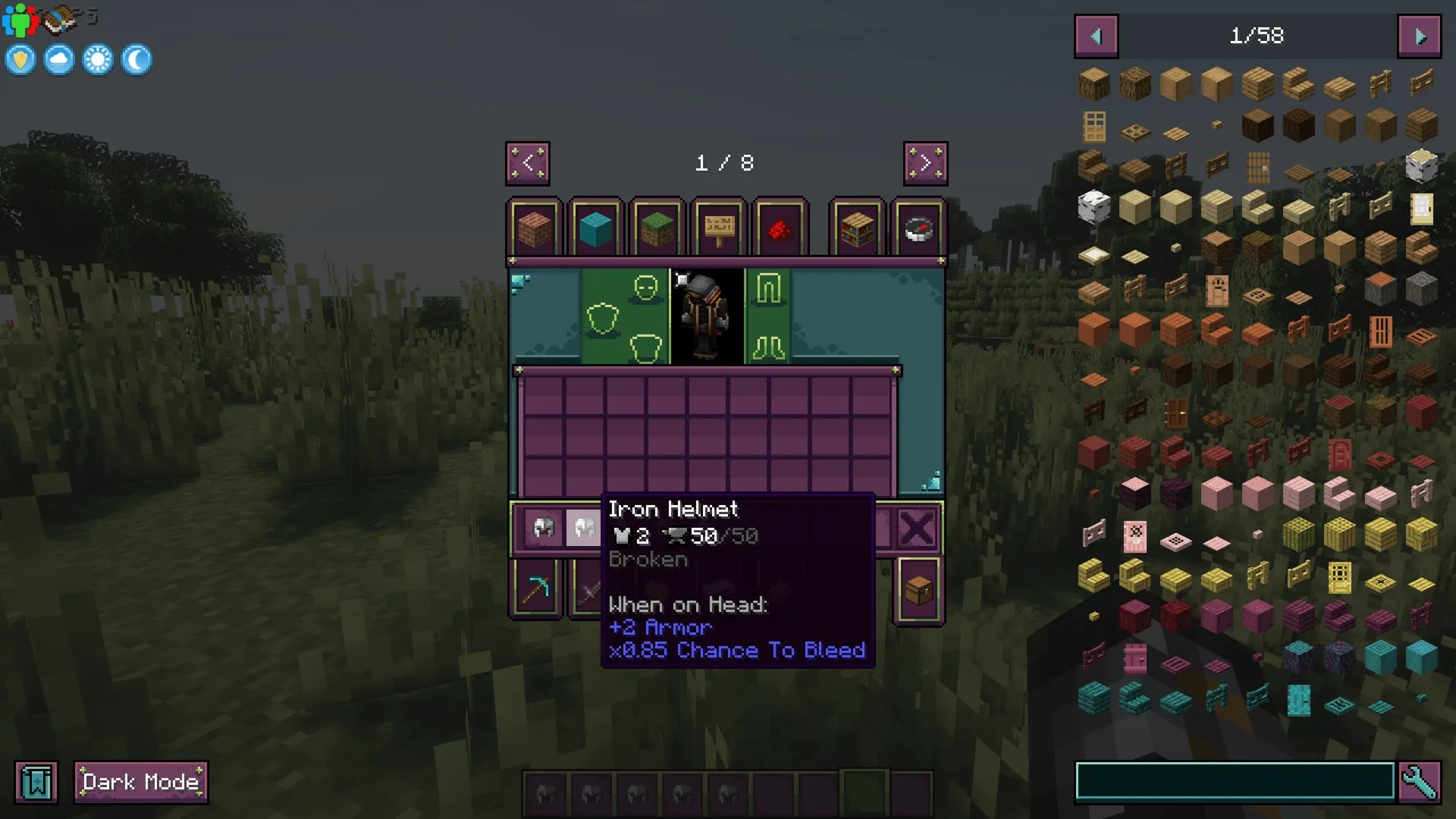This screenshot has width=1456, height=819.
Task: Open the redstone dust category tab
Action: (780, 227)
